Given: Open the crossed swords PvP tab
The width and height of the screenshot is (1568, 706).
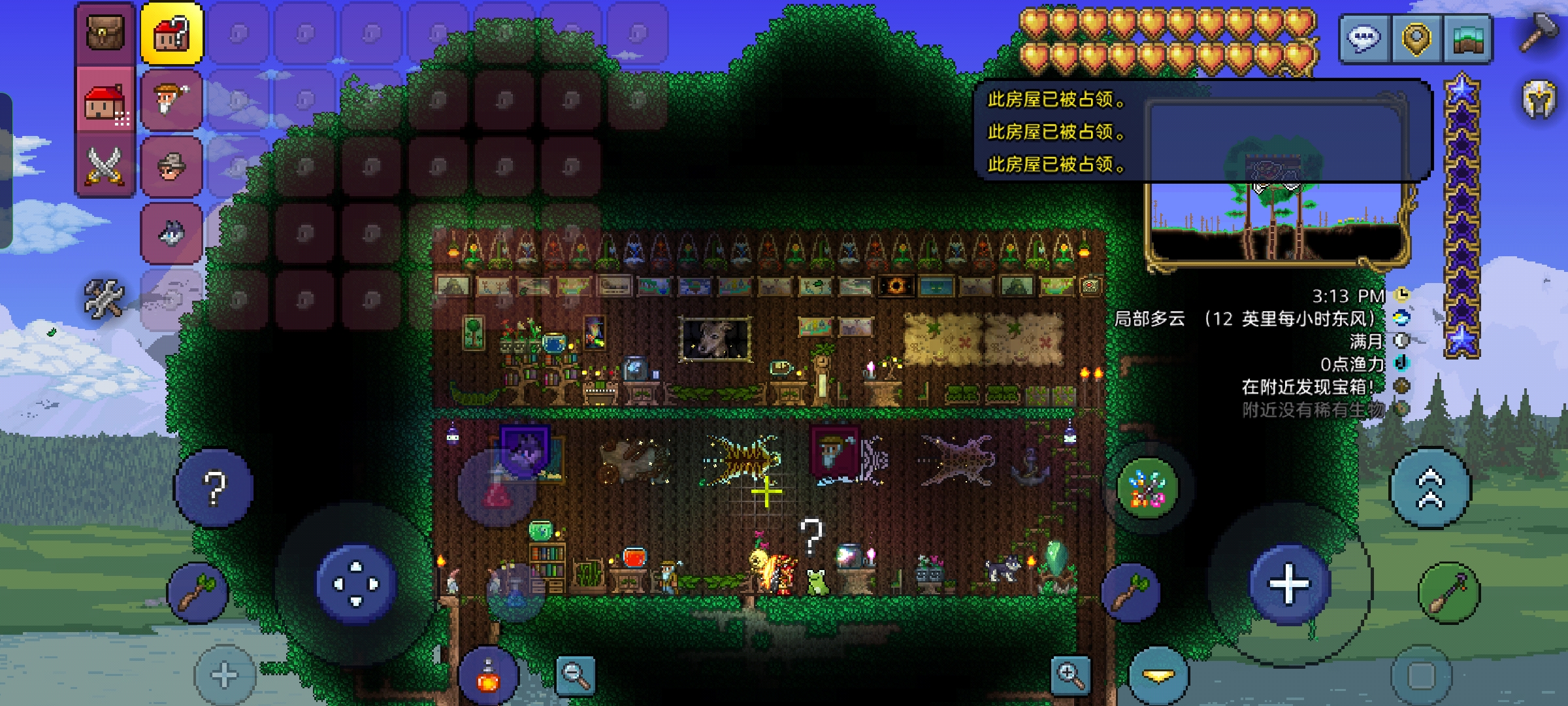Looking at the screenshot, I should (x=105, y=166).
